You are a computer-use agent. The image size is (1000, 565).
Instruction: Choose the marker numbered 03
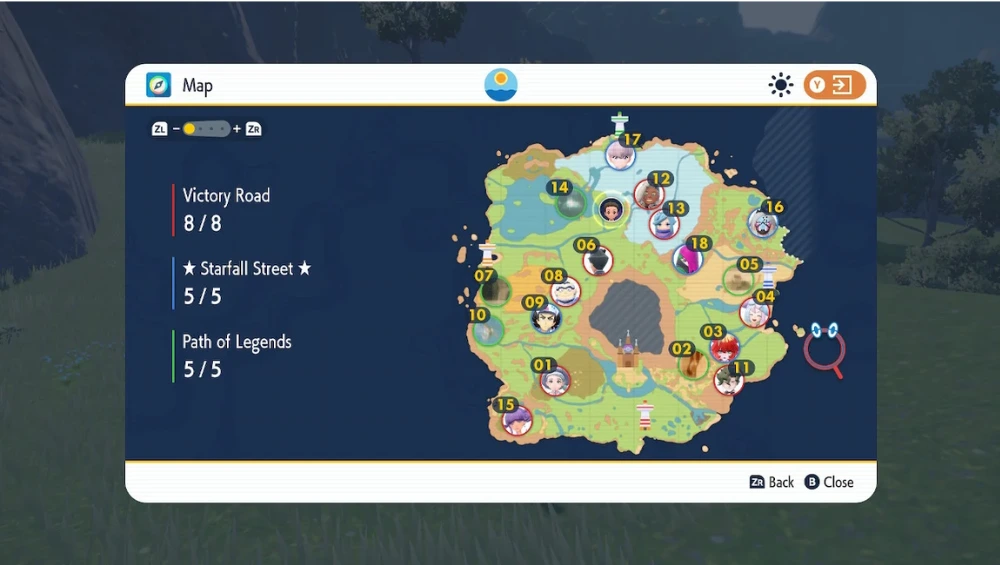click(x=724, y=347)
